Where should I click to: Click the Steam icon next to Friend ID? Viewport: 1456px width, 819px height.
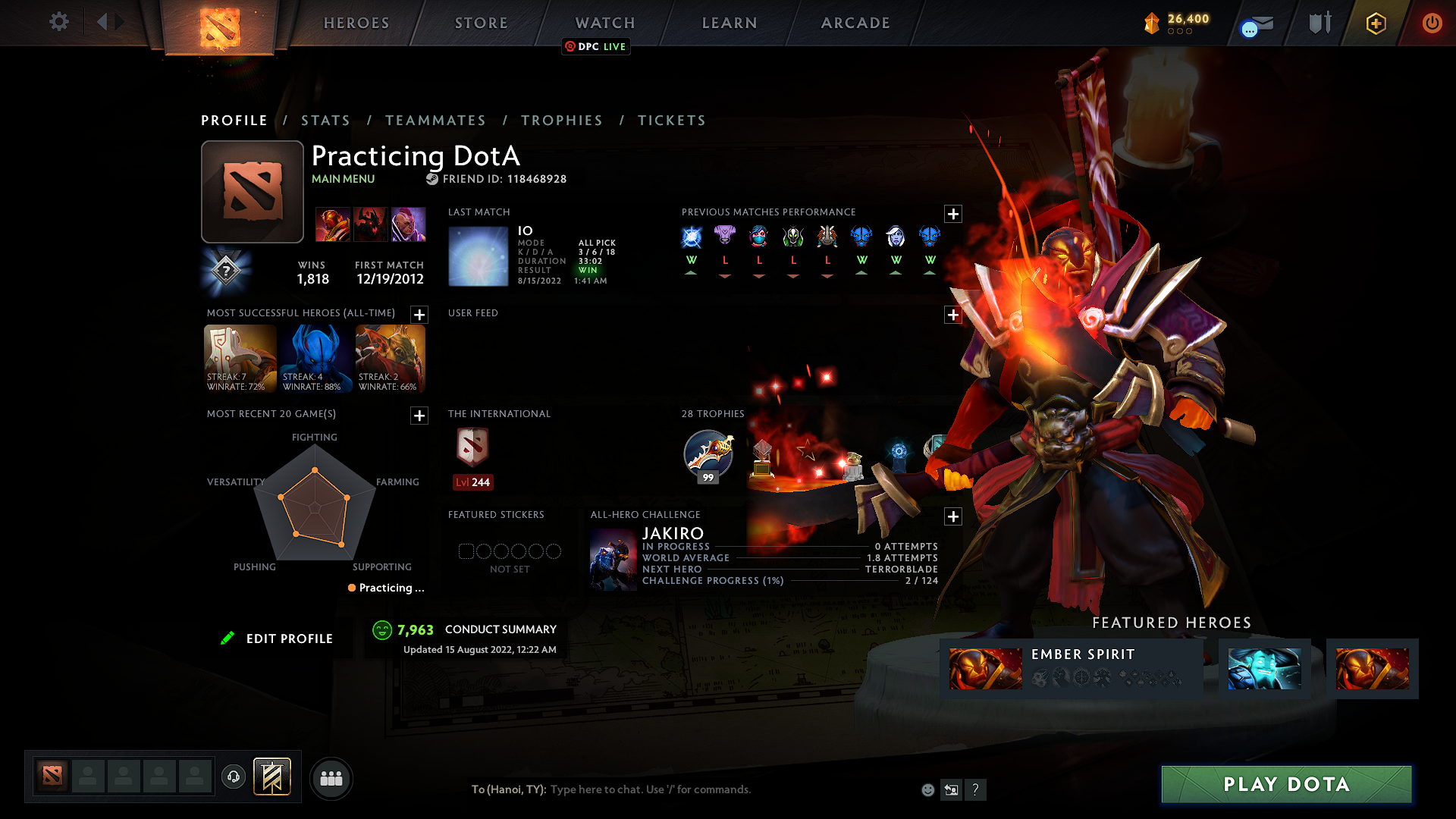[433, 179]
